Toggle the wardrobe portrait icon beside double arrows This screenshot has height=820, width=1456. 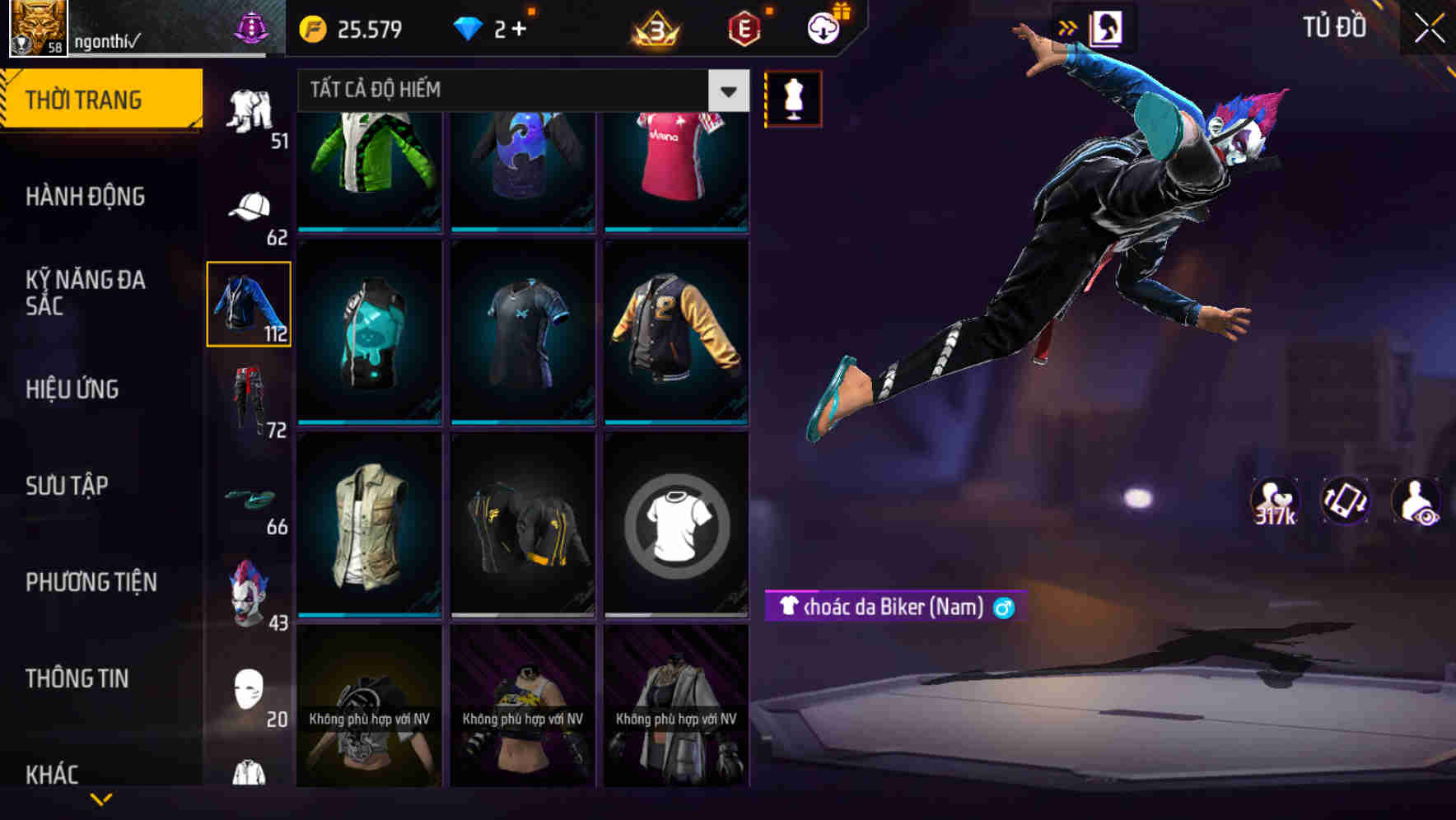[1108, 27]
